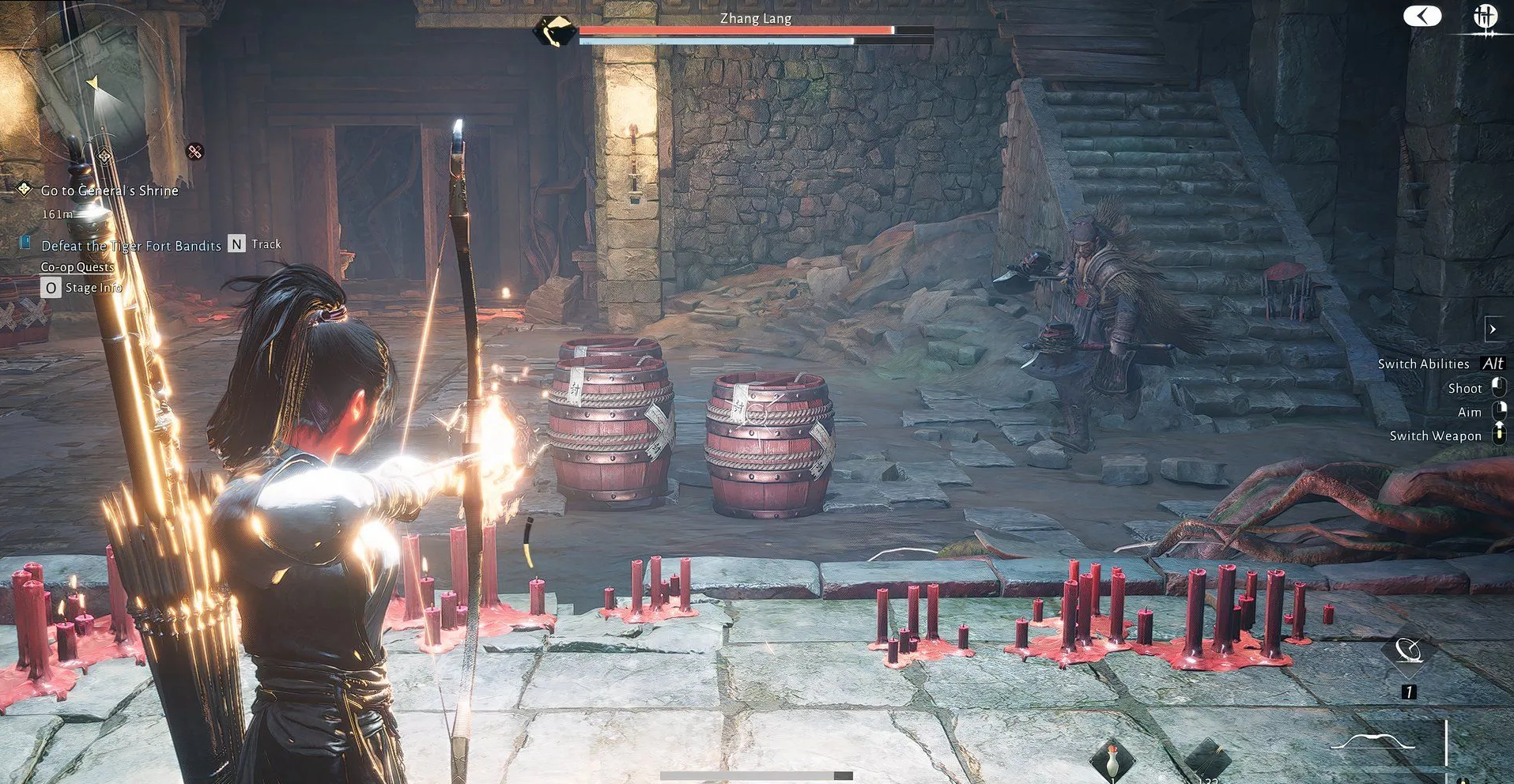Open the Co-op Quests link
The width and height of the screenshot is (1514, 784).
pyautogui.click(x=77, y=267)
